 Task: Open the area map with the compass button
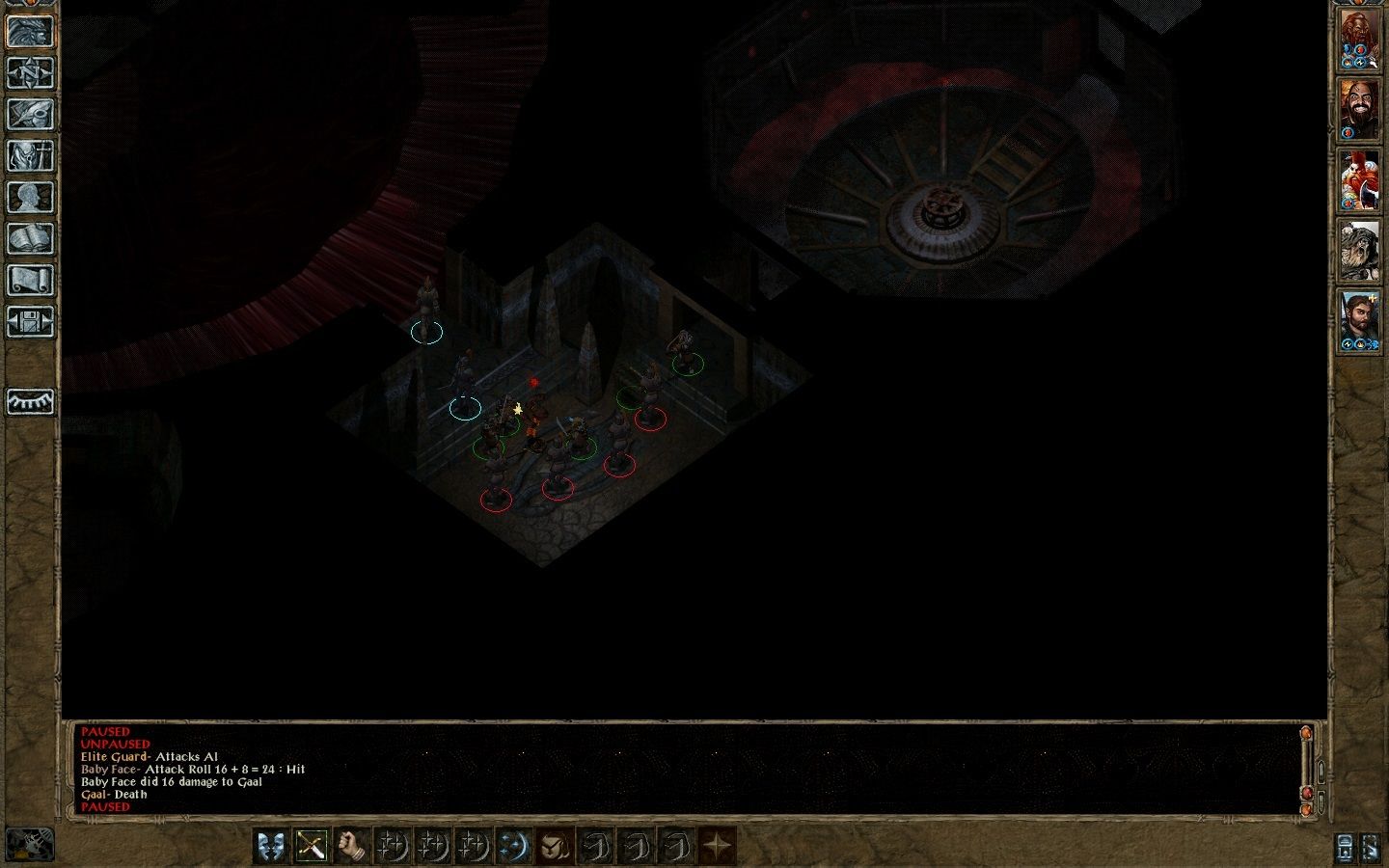[x=30, y=73]
